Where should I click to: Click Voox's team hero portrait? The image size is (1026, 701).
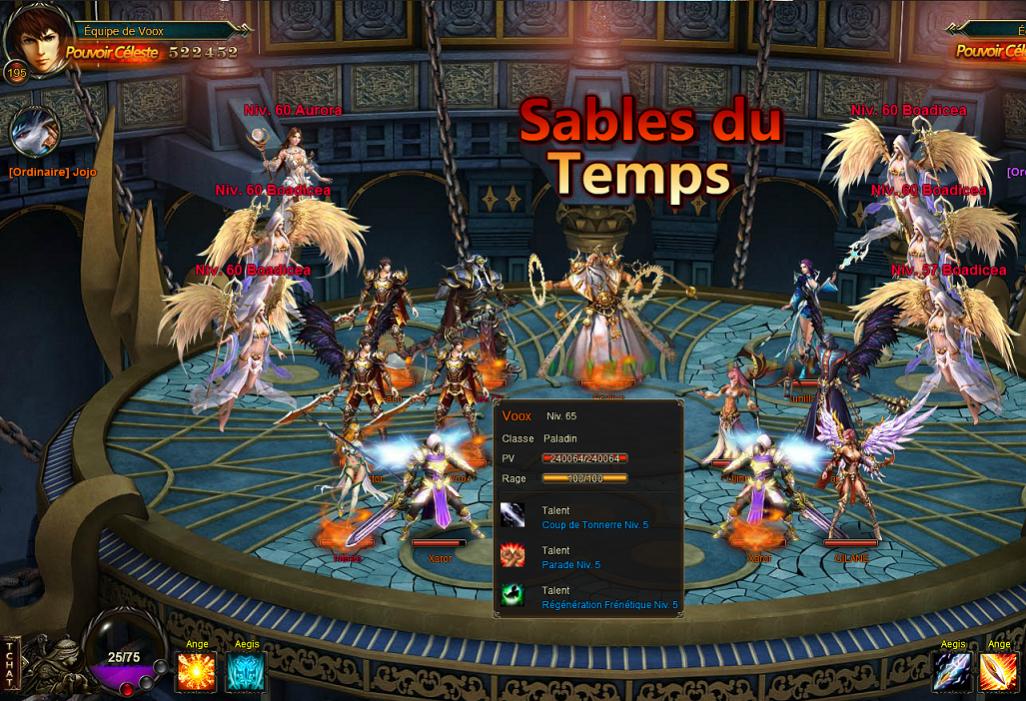pyautogui.click(x=36, y=40)
